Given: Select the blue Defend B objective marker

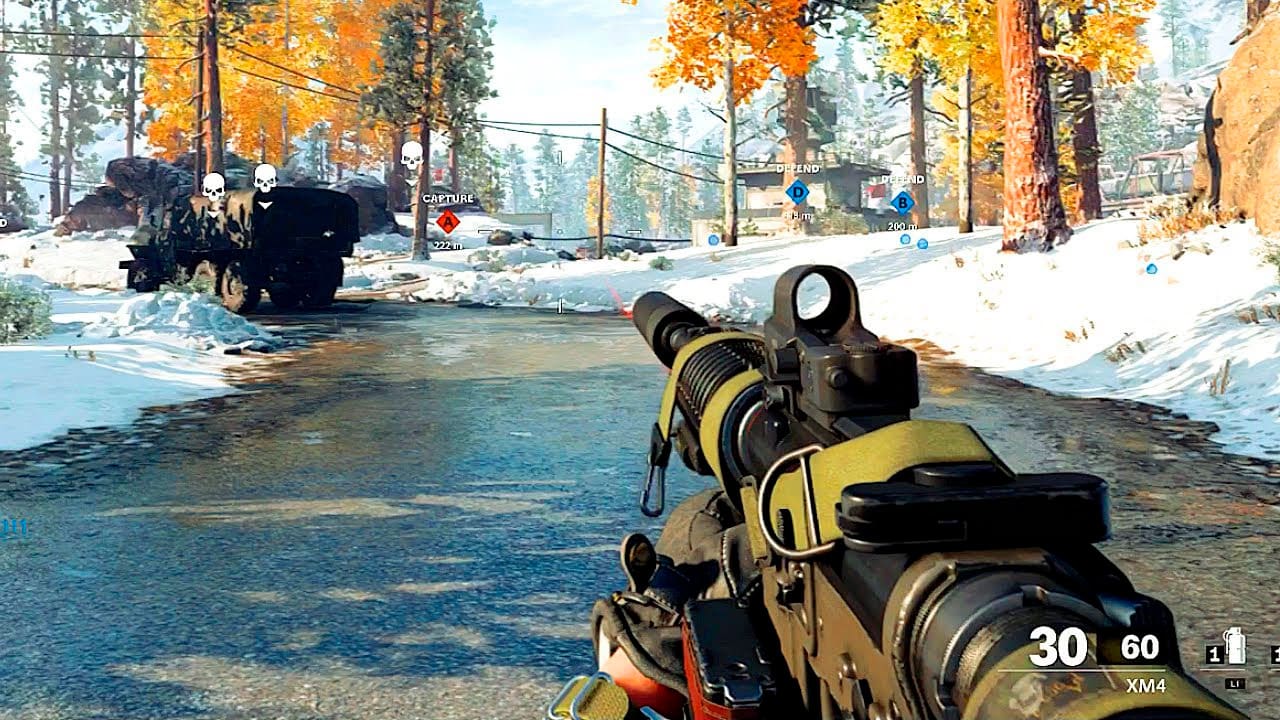Looking at the screenshot, I should point(902,202).
